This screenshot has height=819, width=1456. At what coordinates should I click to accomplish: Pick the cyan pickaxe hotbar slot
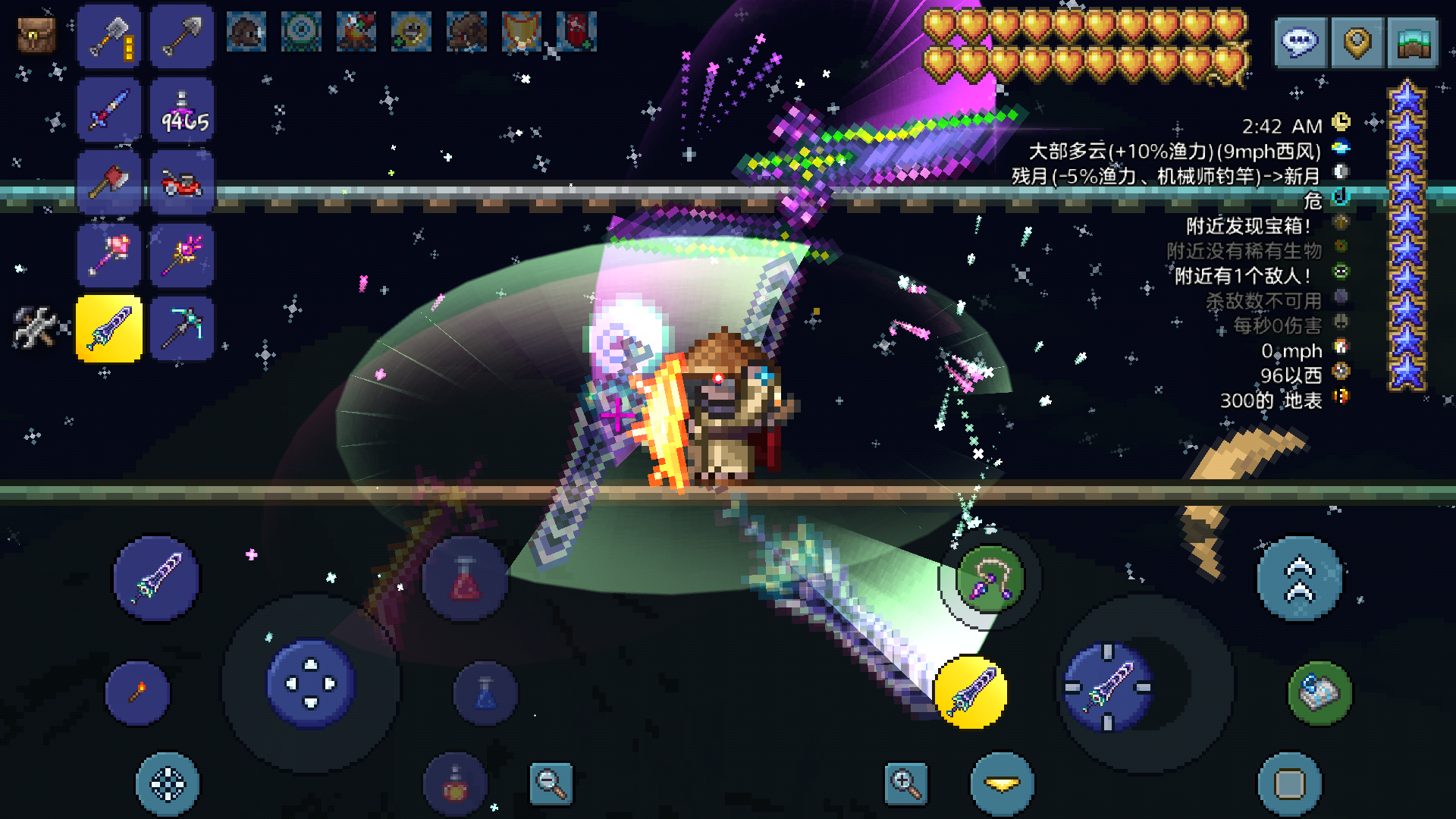(x=182, y=328)
